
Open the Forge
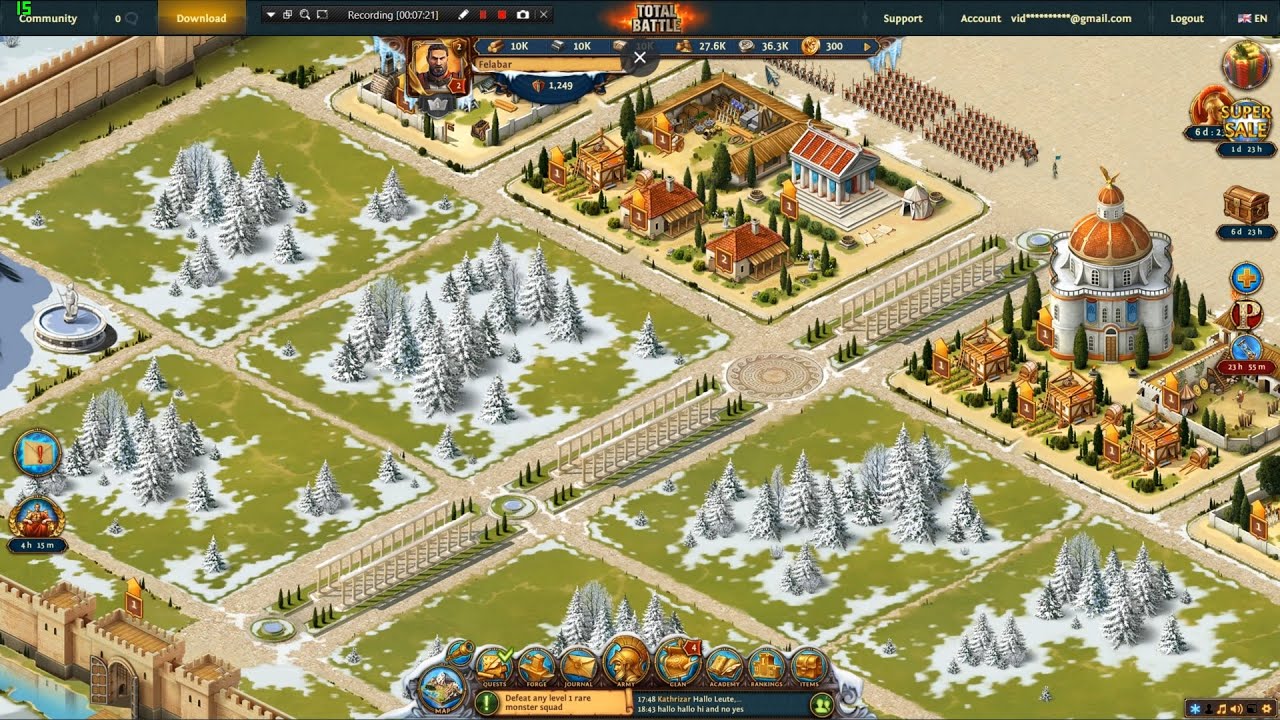point(536,664)
